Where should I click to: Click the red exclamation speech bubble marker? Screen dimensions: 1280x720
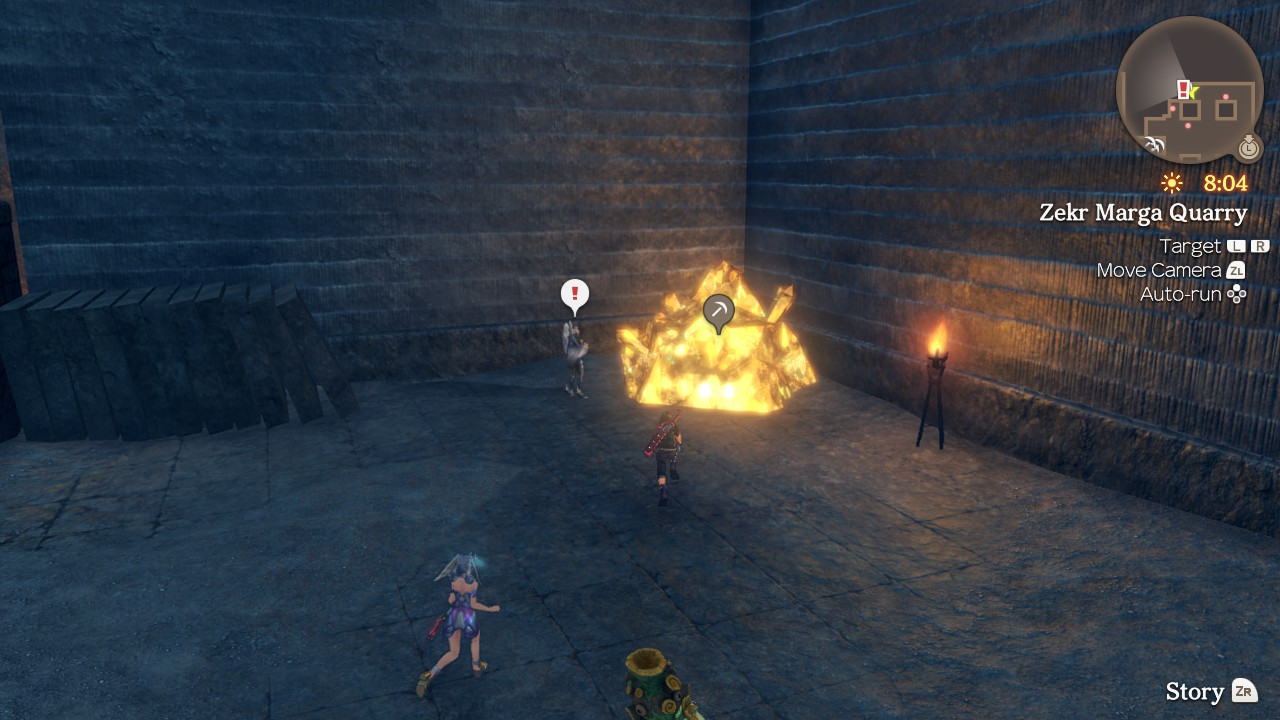coord(575,295)
